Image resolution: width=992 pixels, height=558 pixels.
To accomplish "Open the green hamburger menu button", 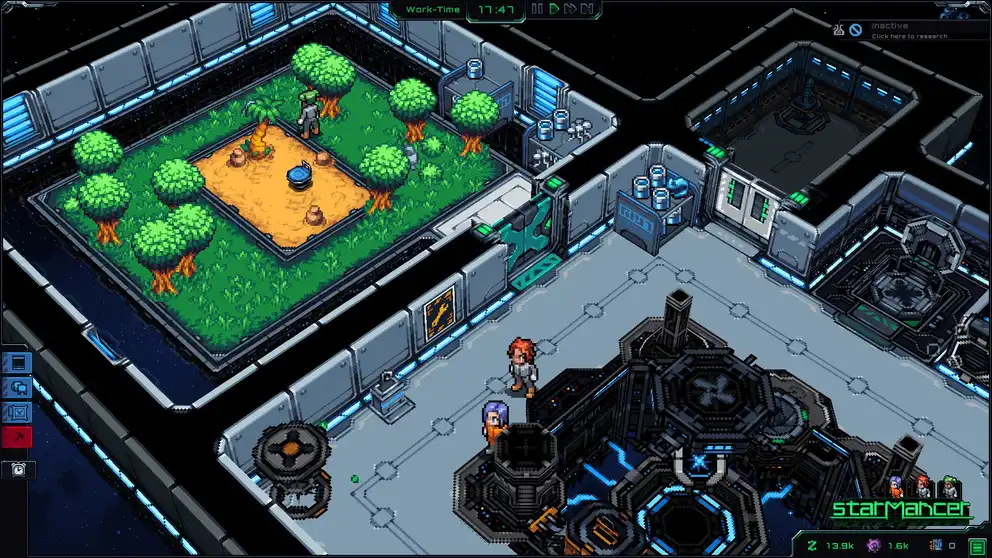I will point(976,545).
